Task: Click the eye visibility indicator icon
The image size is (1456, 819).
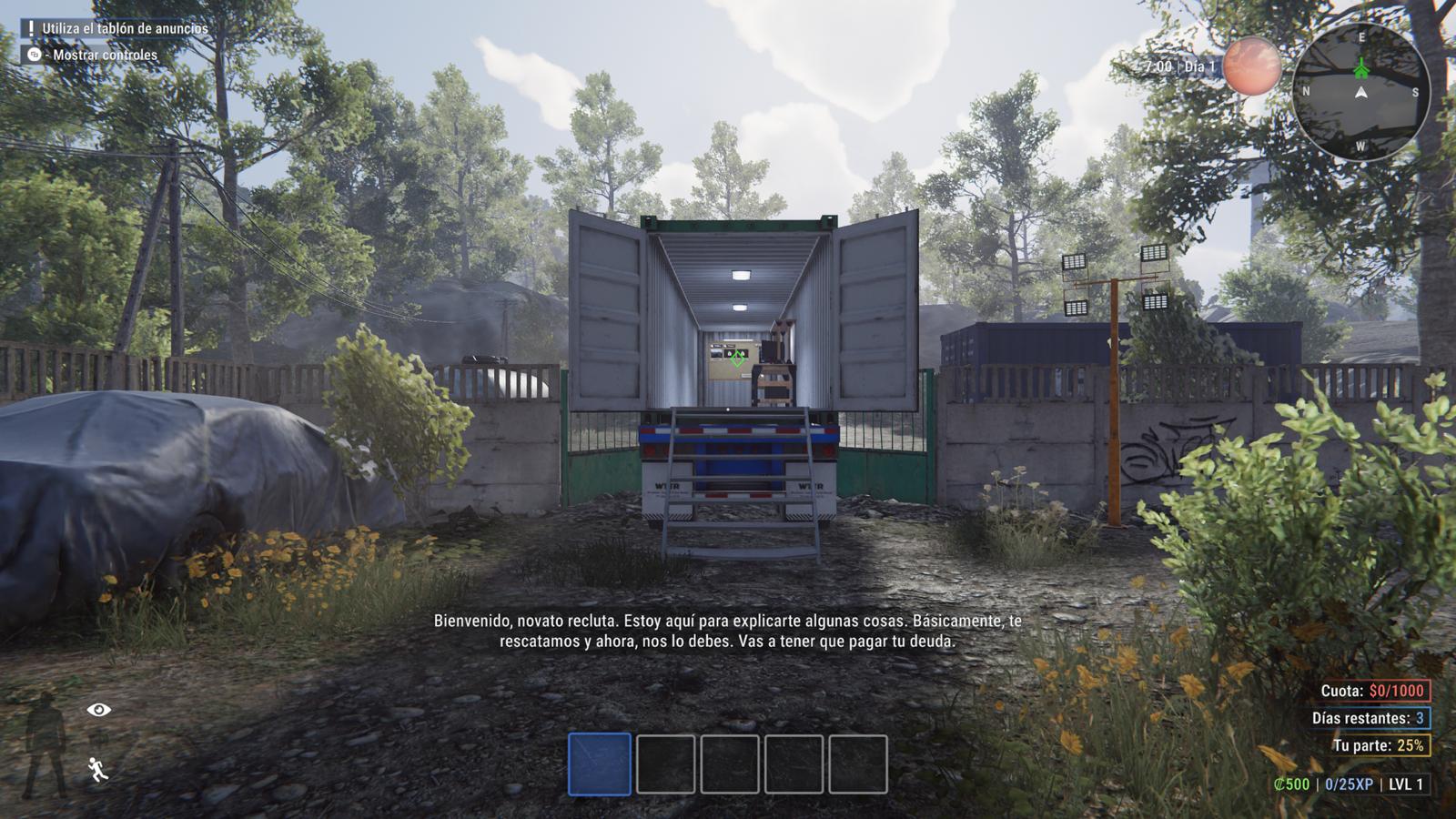Action: tap(99, 710)
